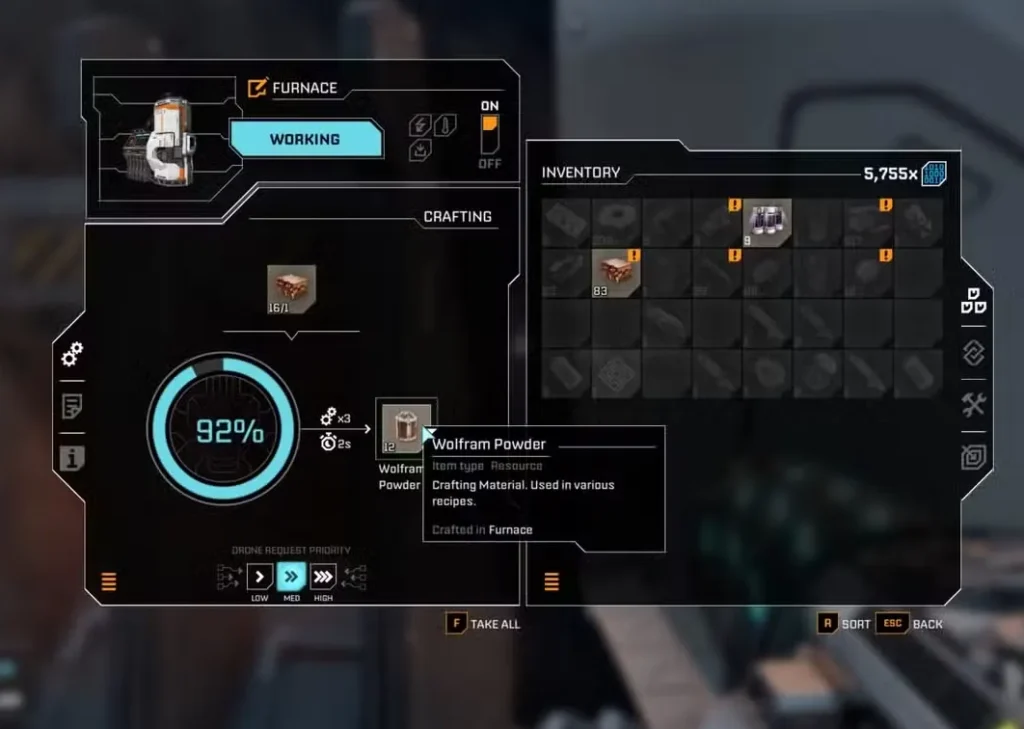Image resolution: width=1024 pixels, height=729 pixels.
Task: Select the inventory item with count 9
Action: [x=767, y=222]
